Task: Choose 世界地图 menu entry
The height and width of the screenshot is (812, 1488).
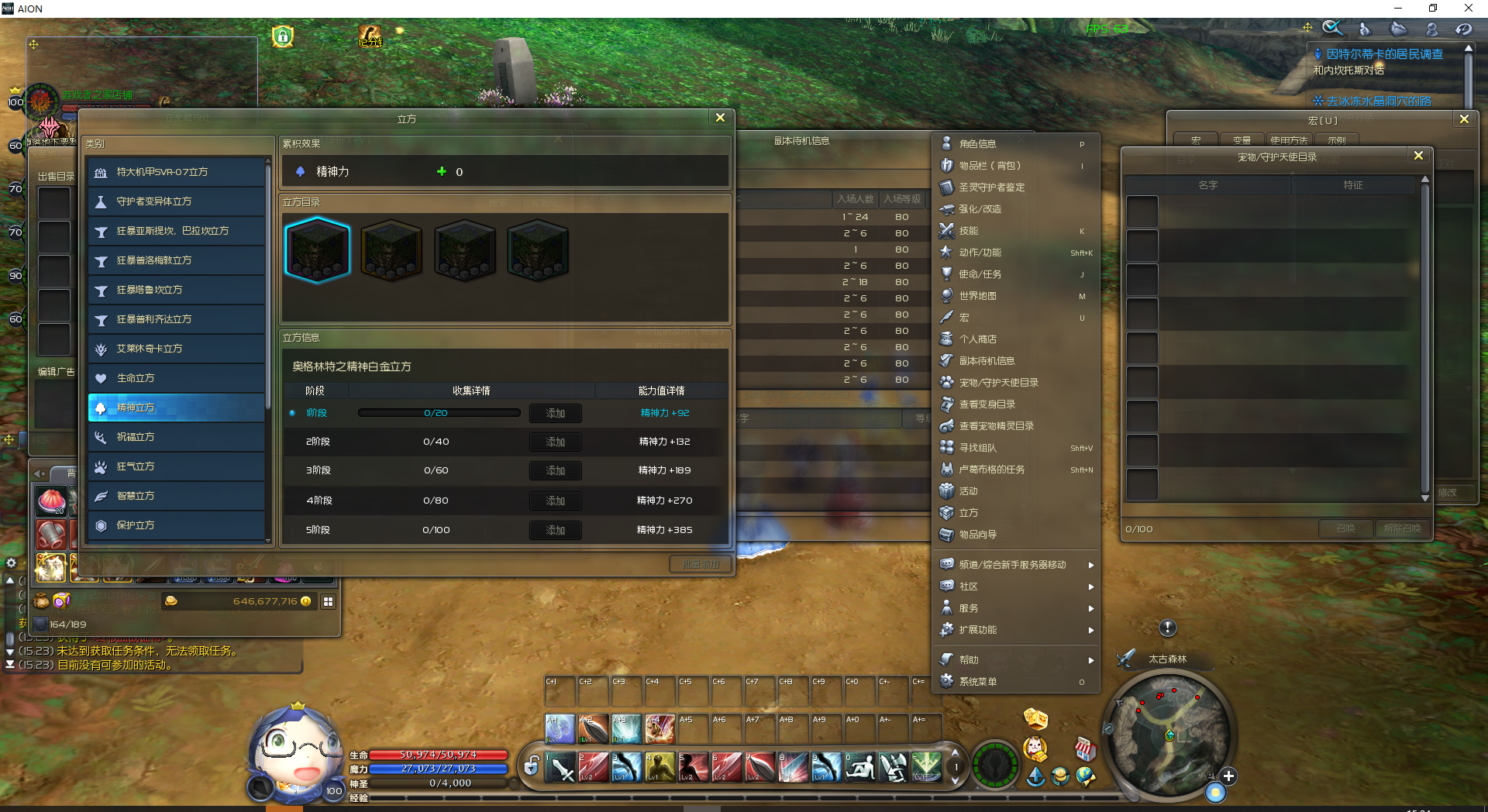Action: 977,296
